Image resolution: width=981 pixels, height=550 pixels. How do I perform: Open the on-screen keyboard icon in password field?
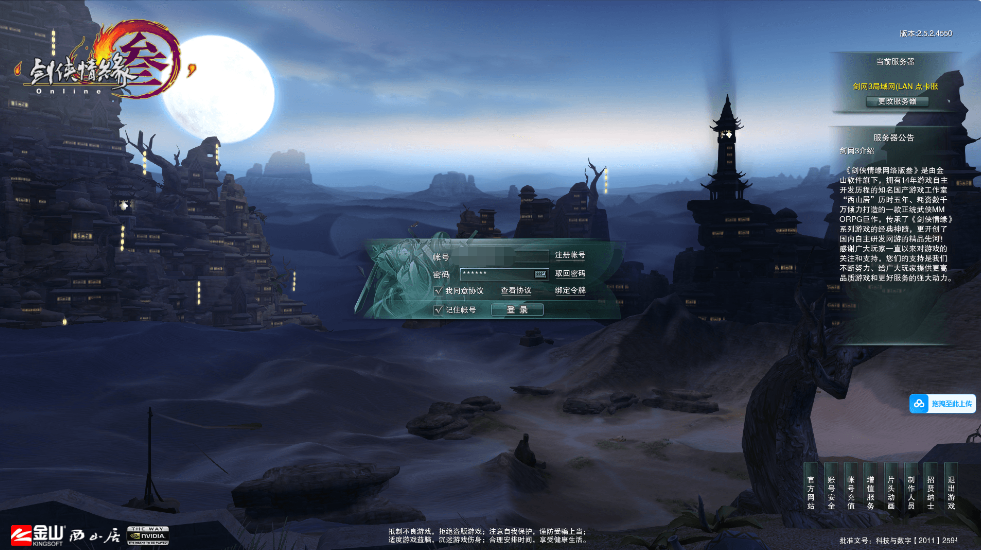tap(540, 273)
